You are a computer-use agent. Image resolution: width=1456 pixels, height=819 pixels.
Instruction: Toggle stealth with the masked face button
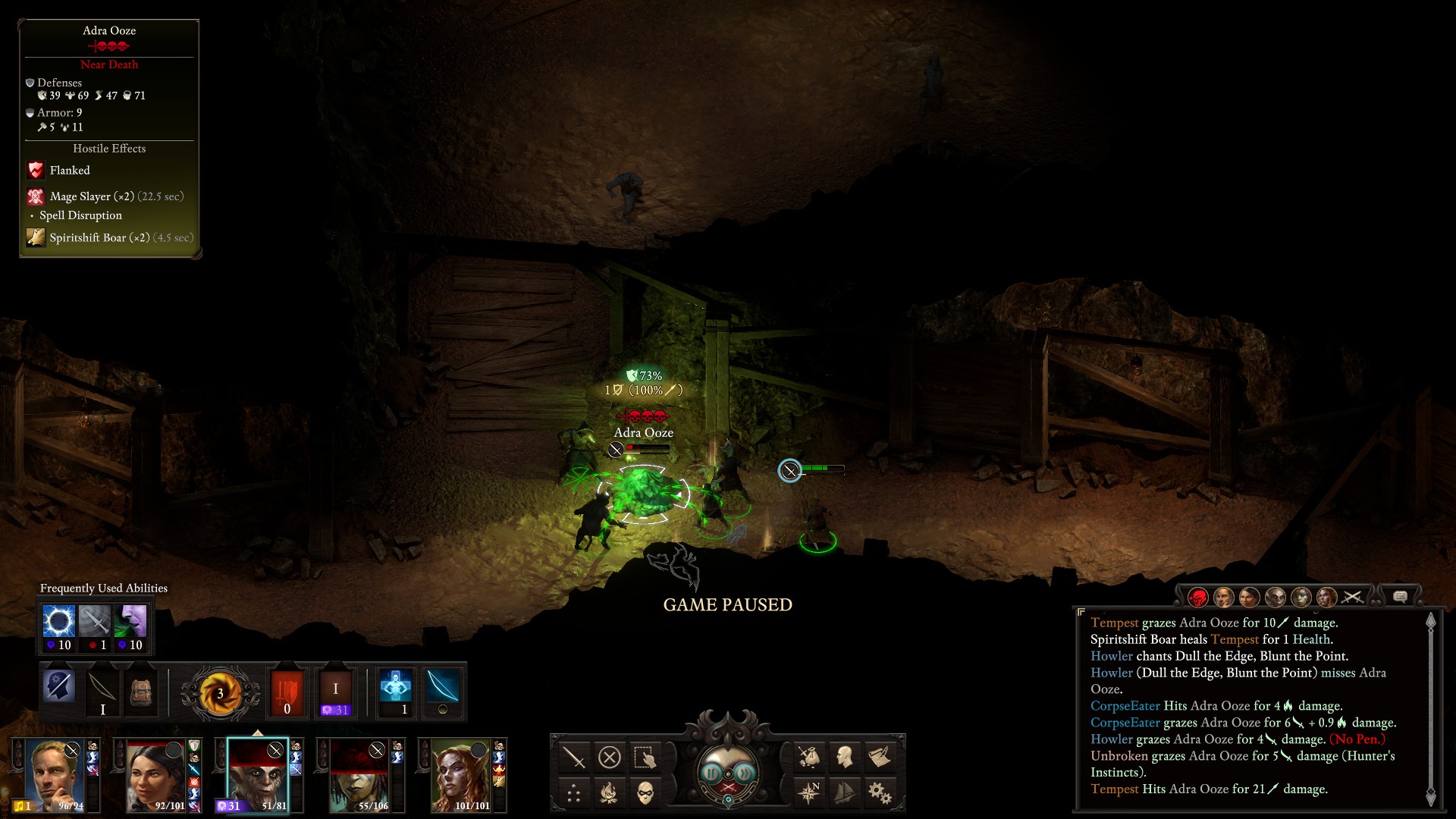[x=645, y=794]
